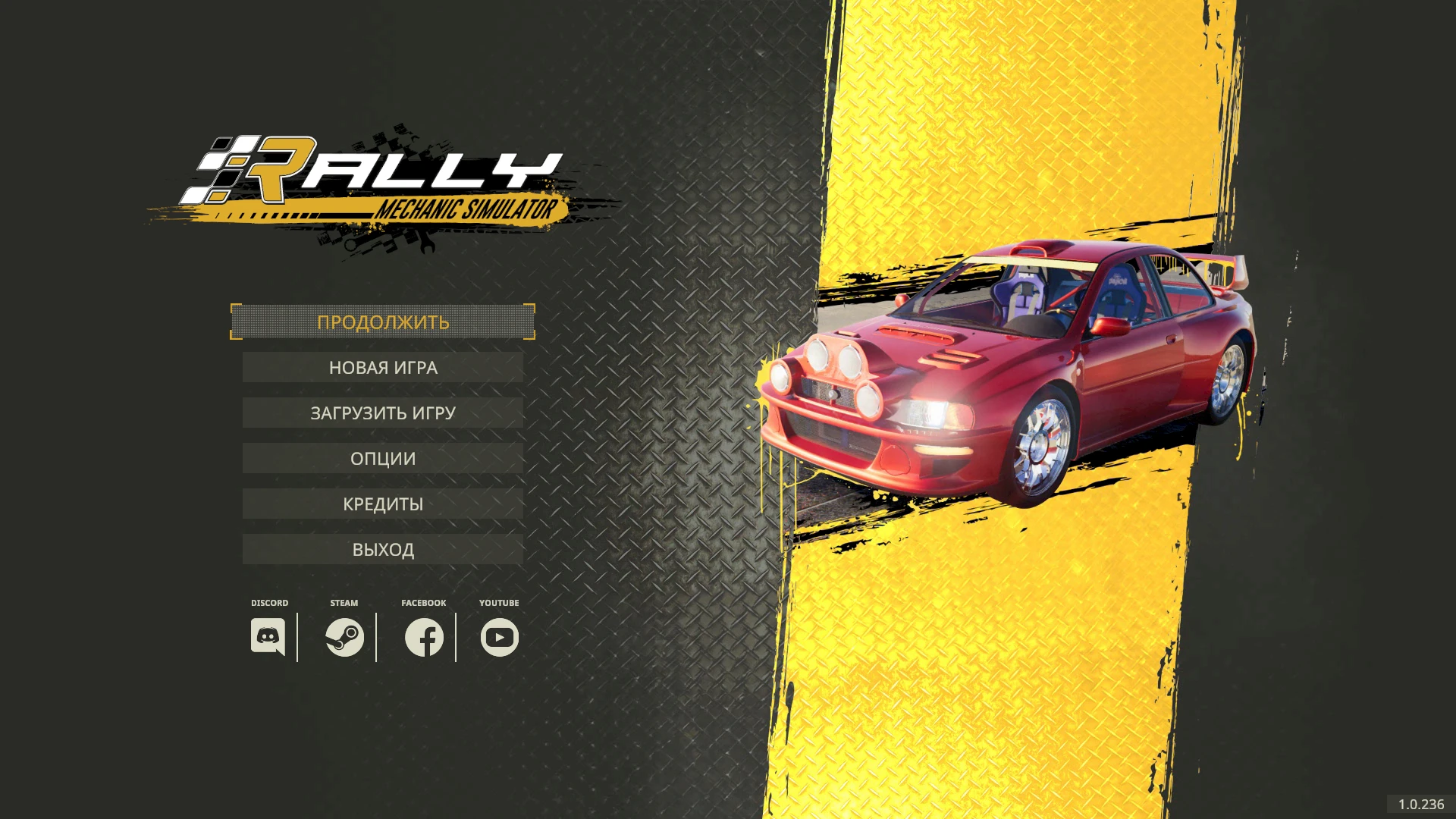Click the Steam icon

click(x=344, y=638)
